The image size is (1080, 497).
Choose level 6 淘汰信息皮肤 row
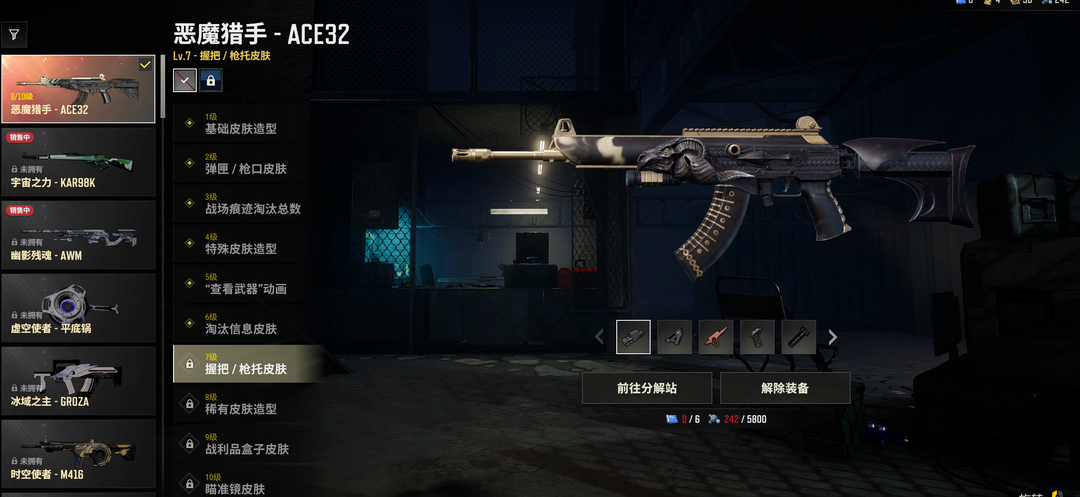pyautogui.click(x=246, y=324)
